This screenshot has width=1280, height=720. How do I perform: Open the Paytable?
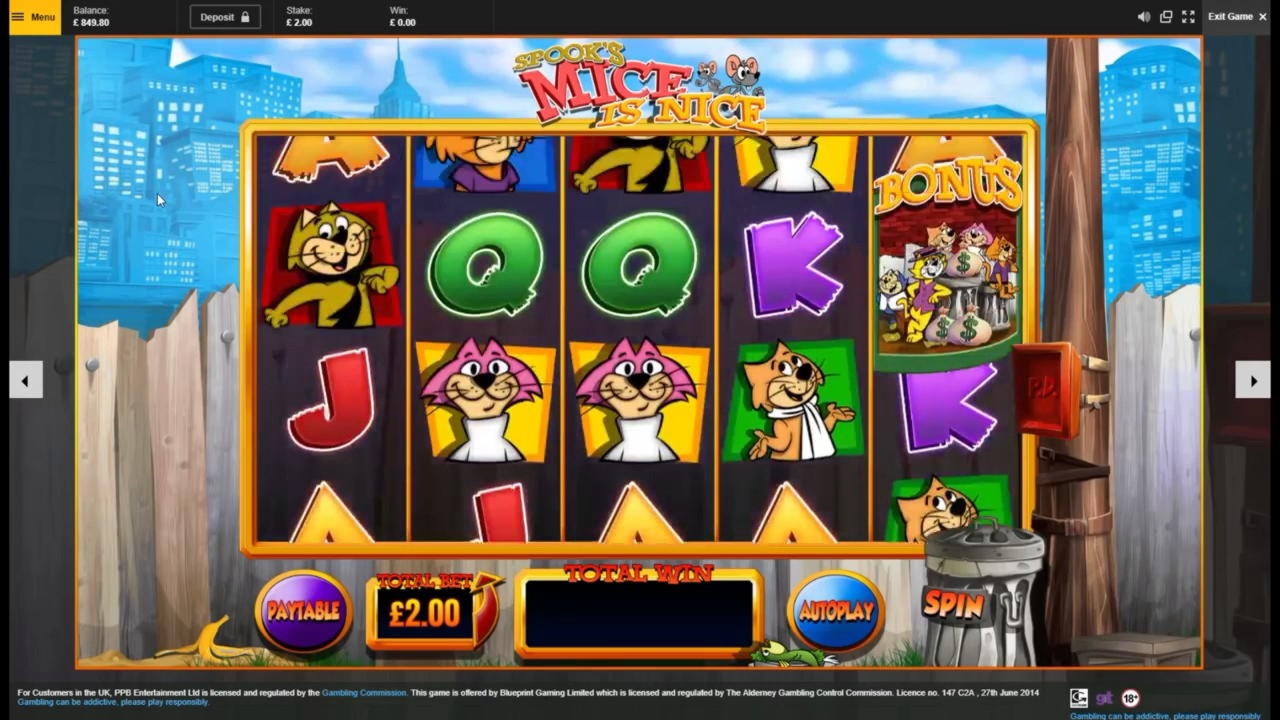click(303, 611)
